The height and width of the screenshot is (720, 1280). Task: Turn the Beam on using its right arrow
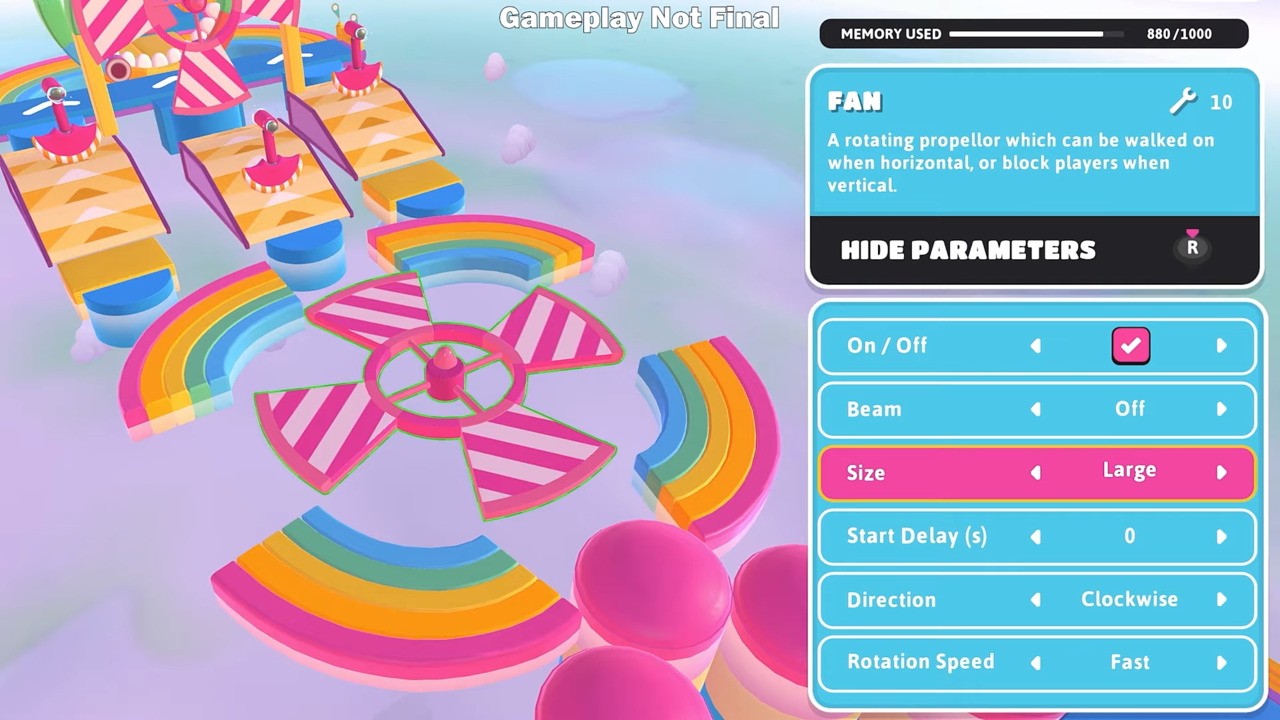1222,409
